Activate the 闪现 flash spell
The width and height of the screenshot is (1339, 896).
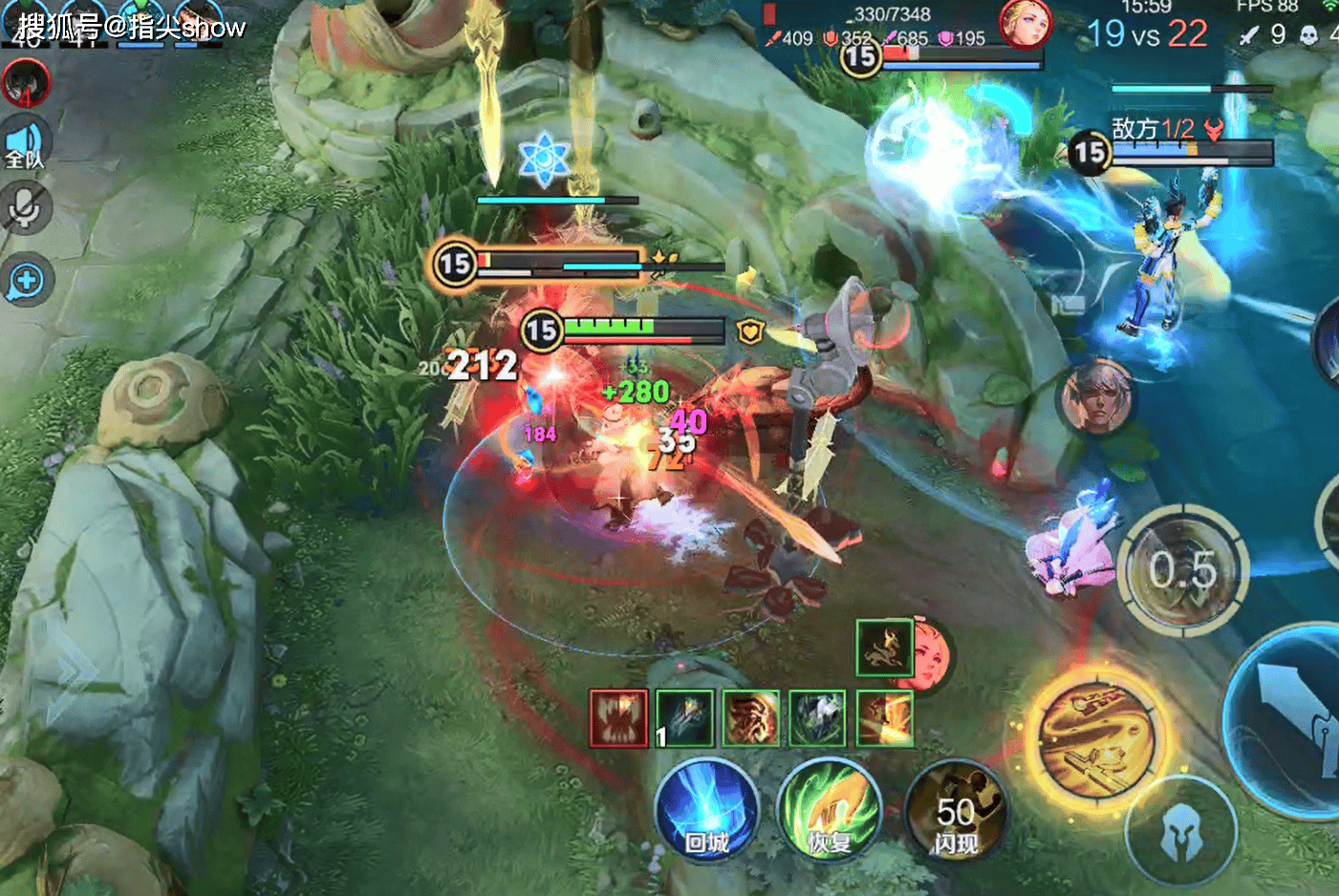coord(955,811)
